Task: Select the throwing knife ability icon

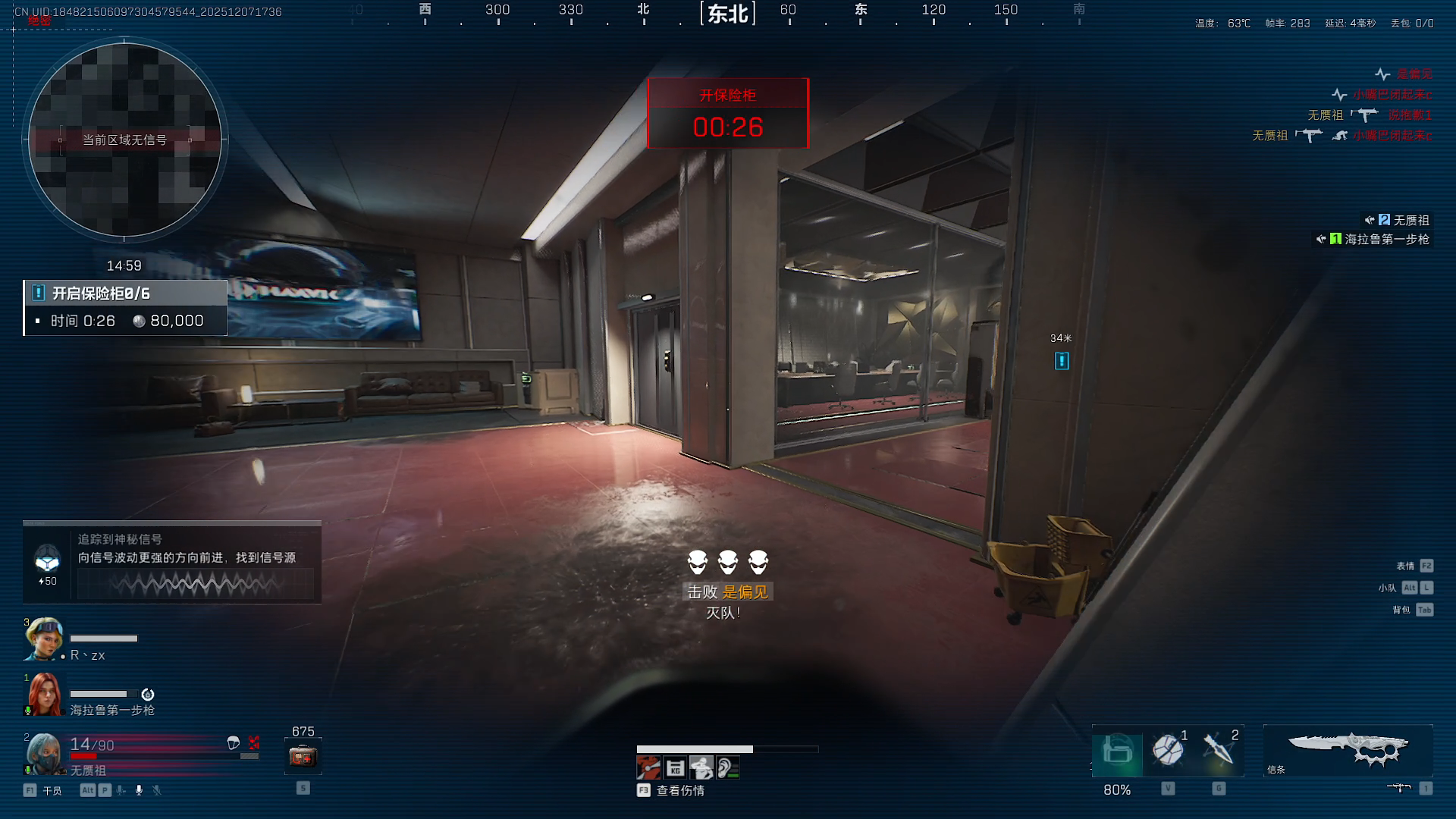Action: 1218,749
